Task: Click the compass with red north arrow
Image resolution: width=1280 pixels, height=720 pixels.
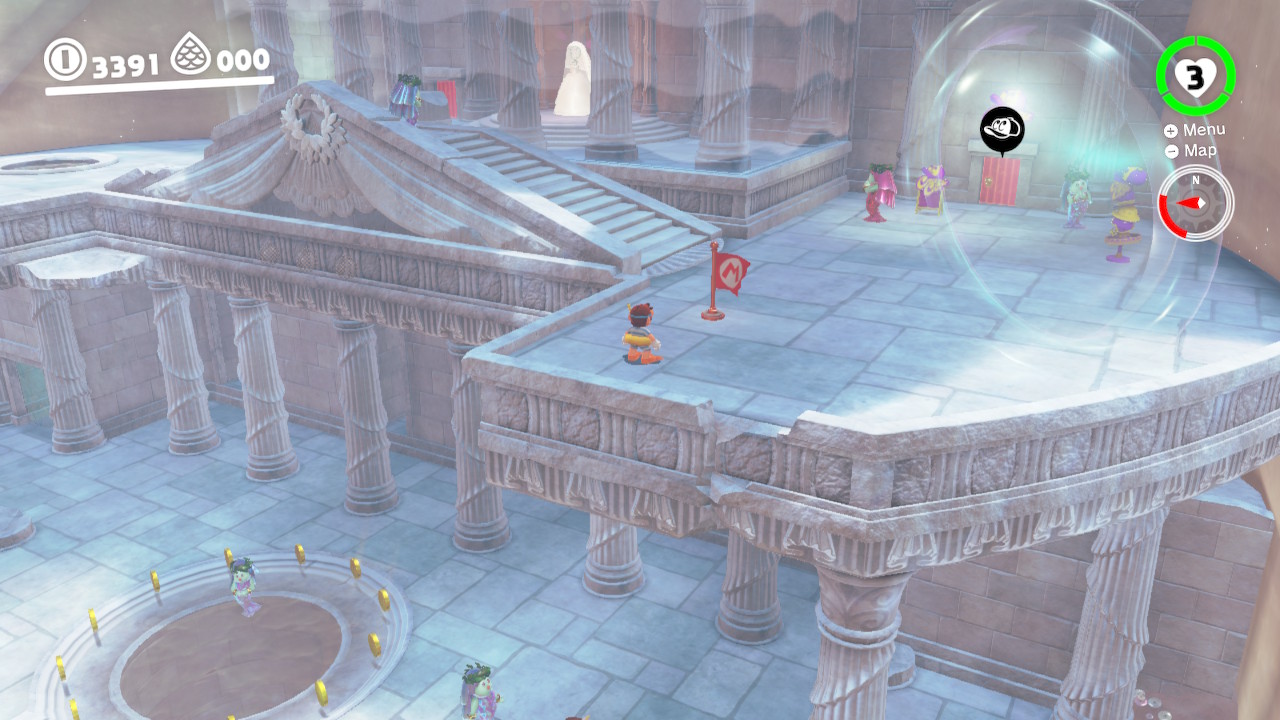Action: click(1195, 203)
